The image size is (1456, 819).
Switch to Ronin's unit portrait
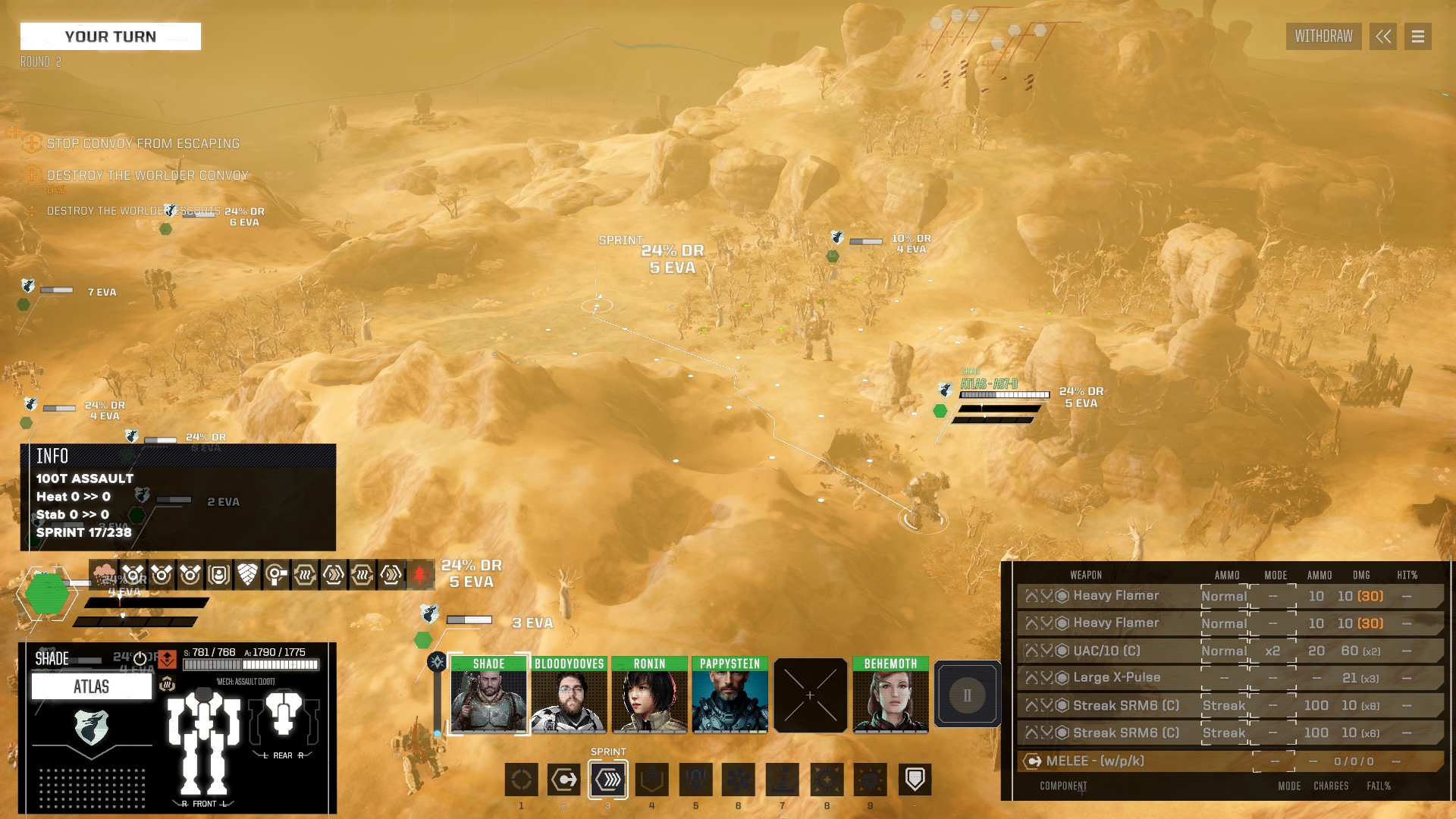tap(649, 695)
